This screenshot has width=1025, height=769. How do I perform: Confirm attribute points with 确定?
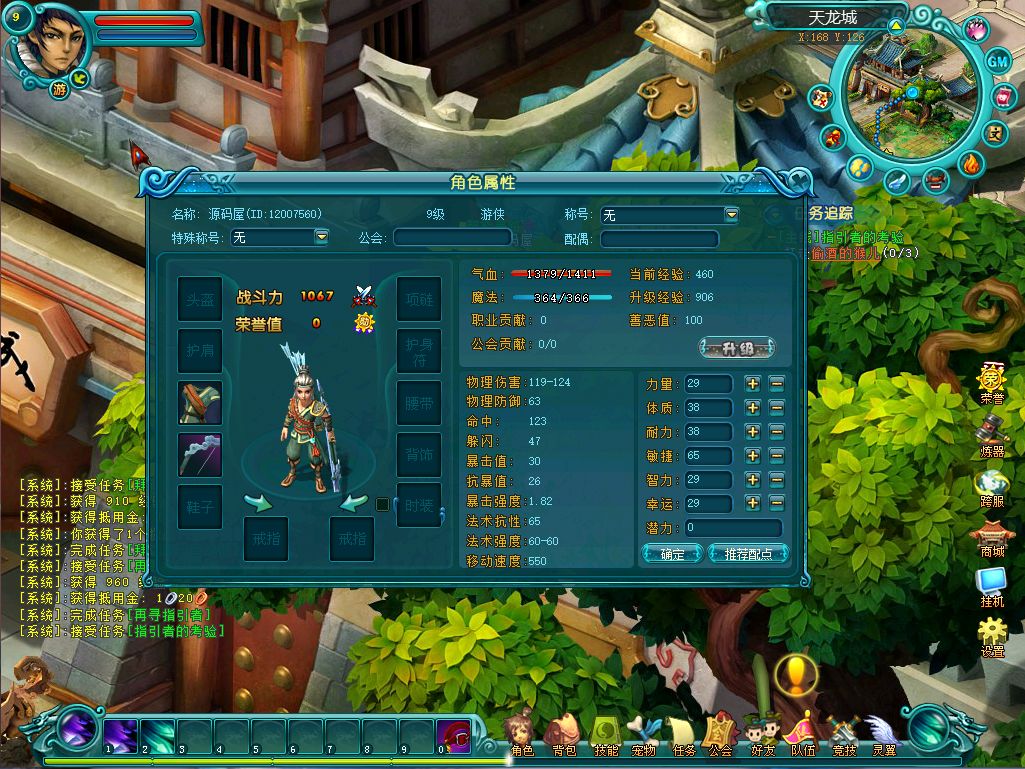[672, 554]
